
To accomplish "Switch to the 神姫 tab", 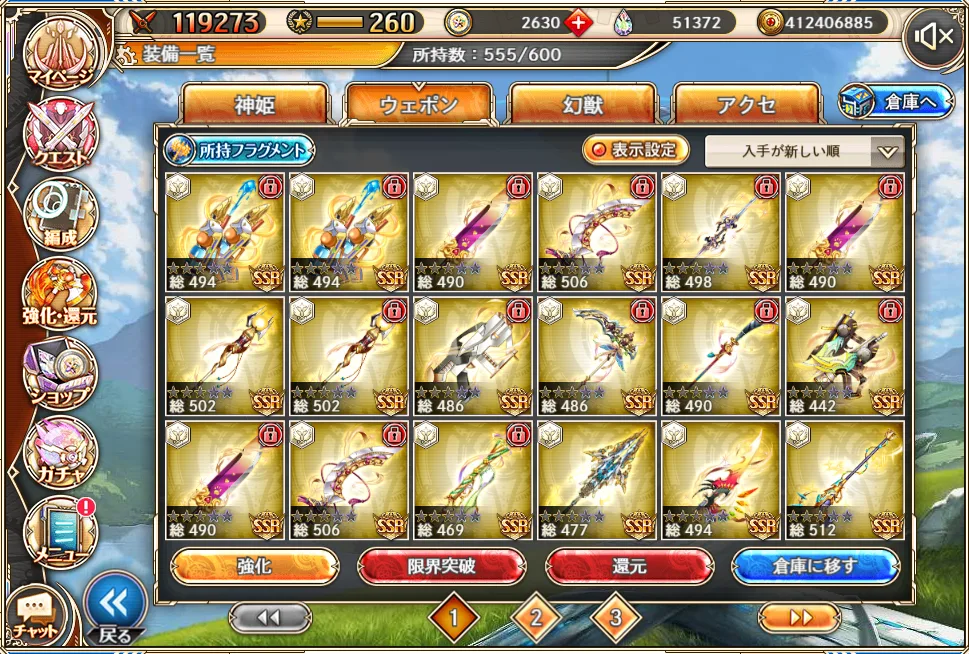I will click(x=255, y=105).
